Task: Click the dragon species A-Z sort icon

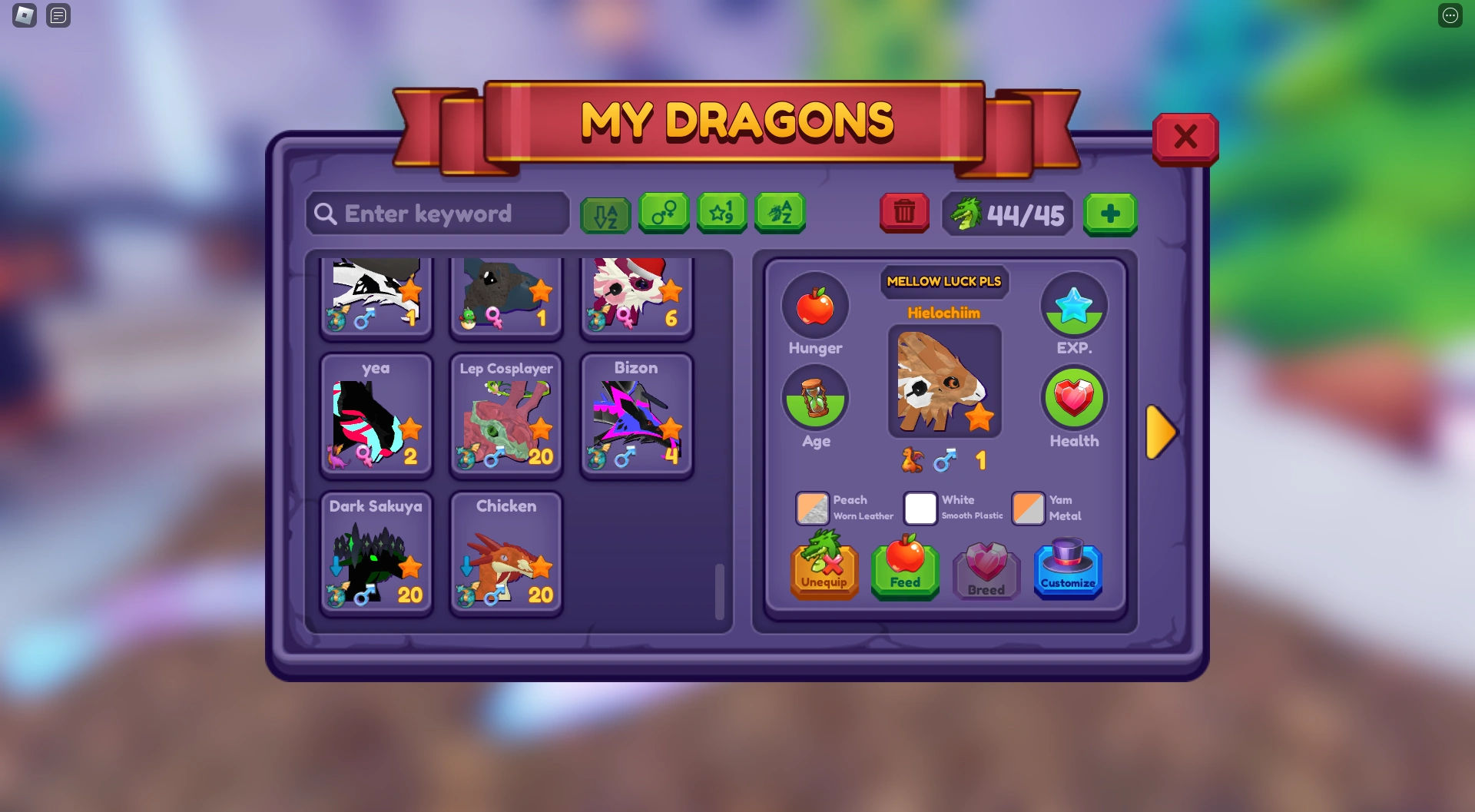Action: coord(781,214)
